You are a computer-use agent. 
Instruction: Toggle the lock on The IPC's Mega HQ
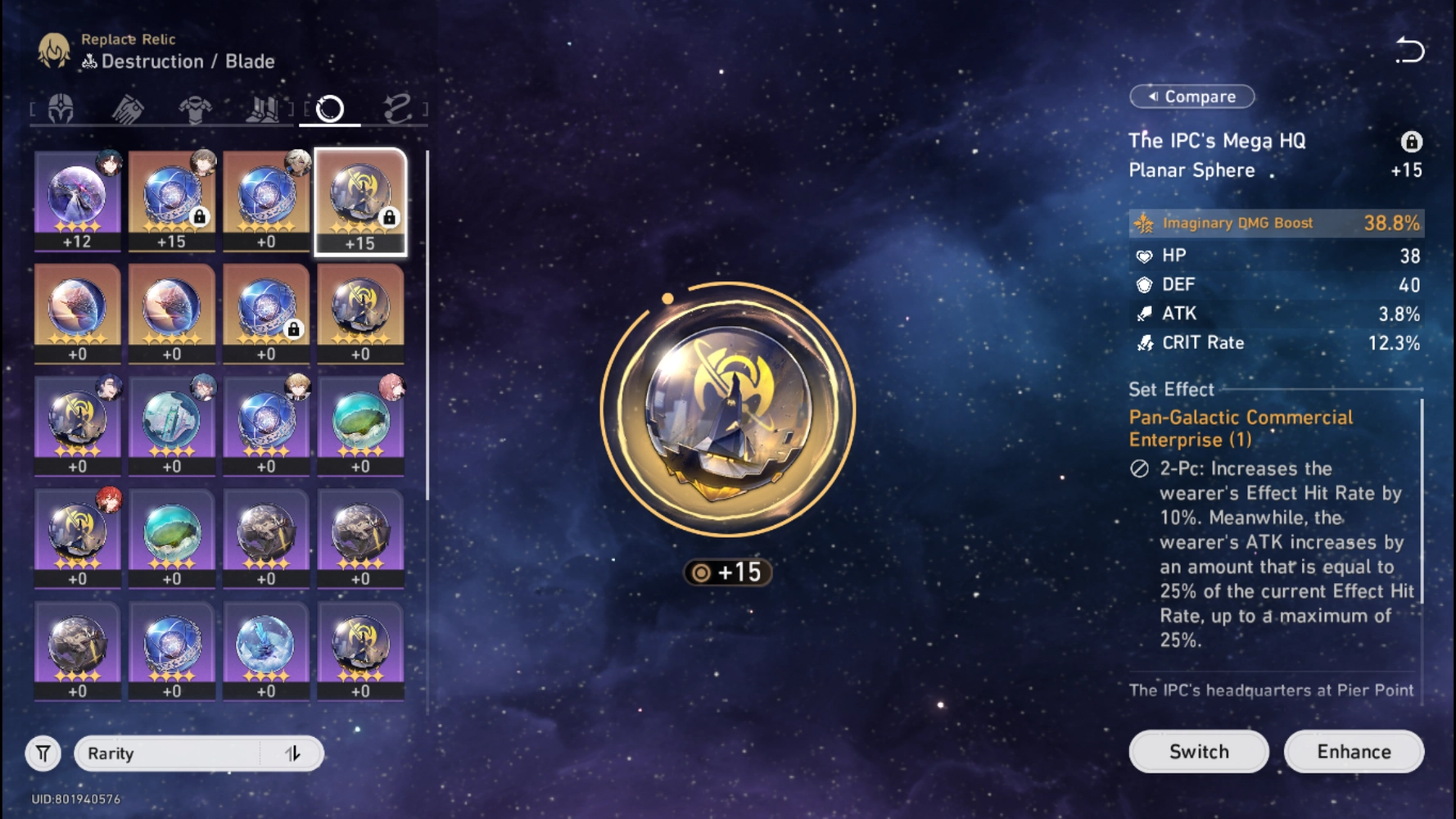(x=1413, y=141)
